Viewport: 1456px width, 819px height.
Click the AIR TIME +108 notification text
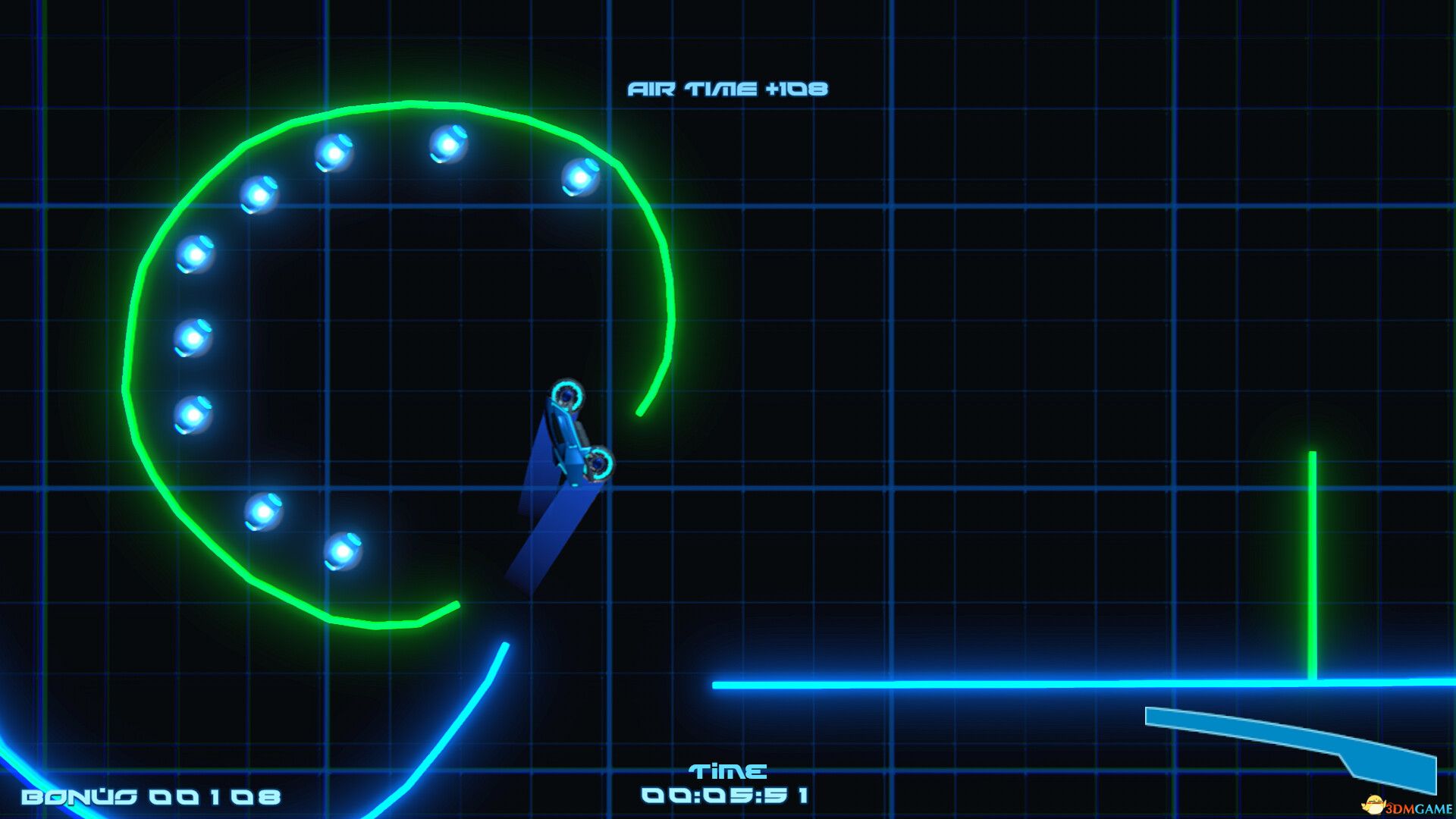[728, 89]
